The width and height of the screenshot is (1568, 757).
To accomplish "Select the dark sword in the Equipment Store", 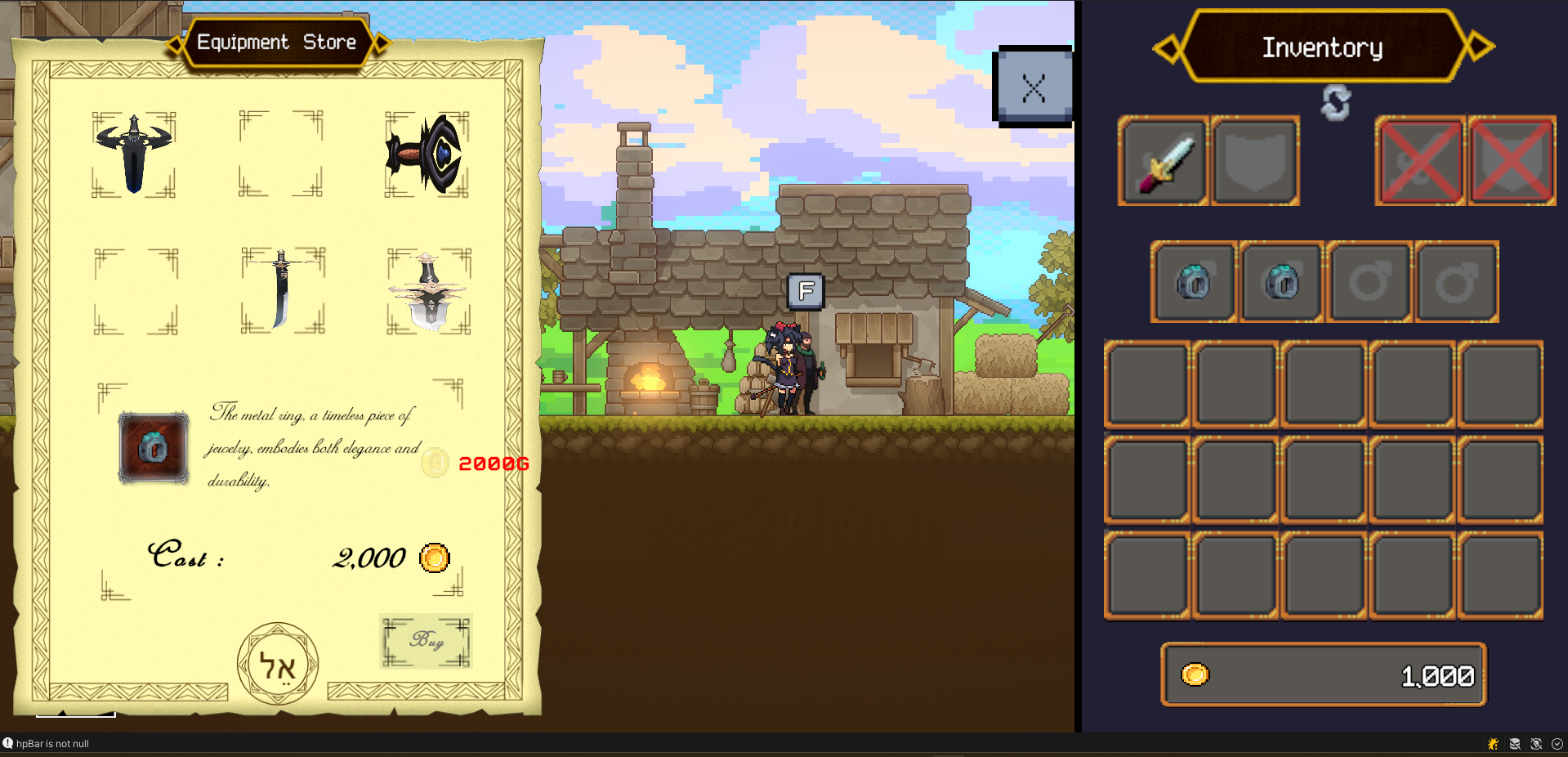I will click(134, 154).
